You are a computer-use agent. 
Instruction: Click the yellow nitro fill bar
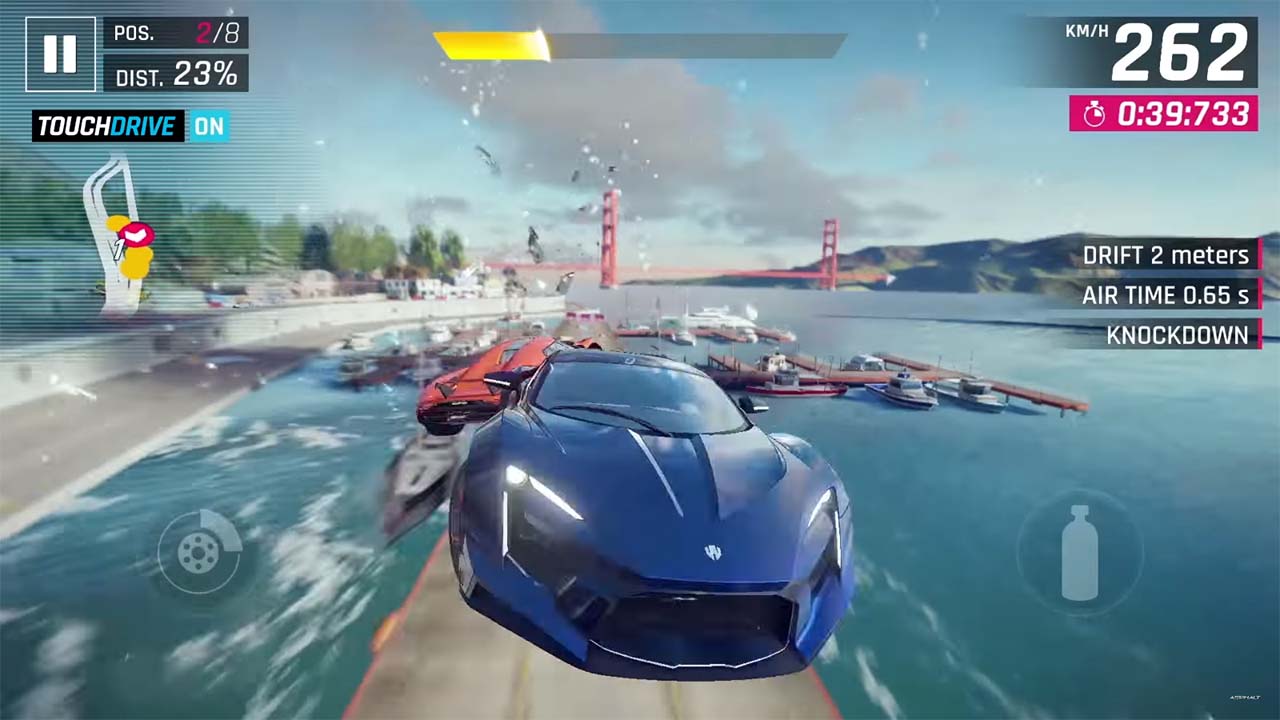pyautogui.click(x=490, y=45)
